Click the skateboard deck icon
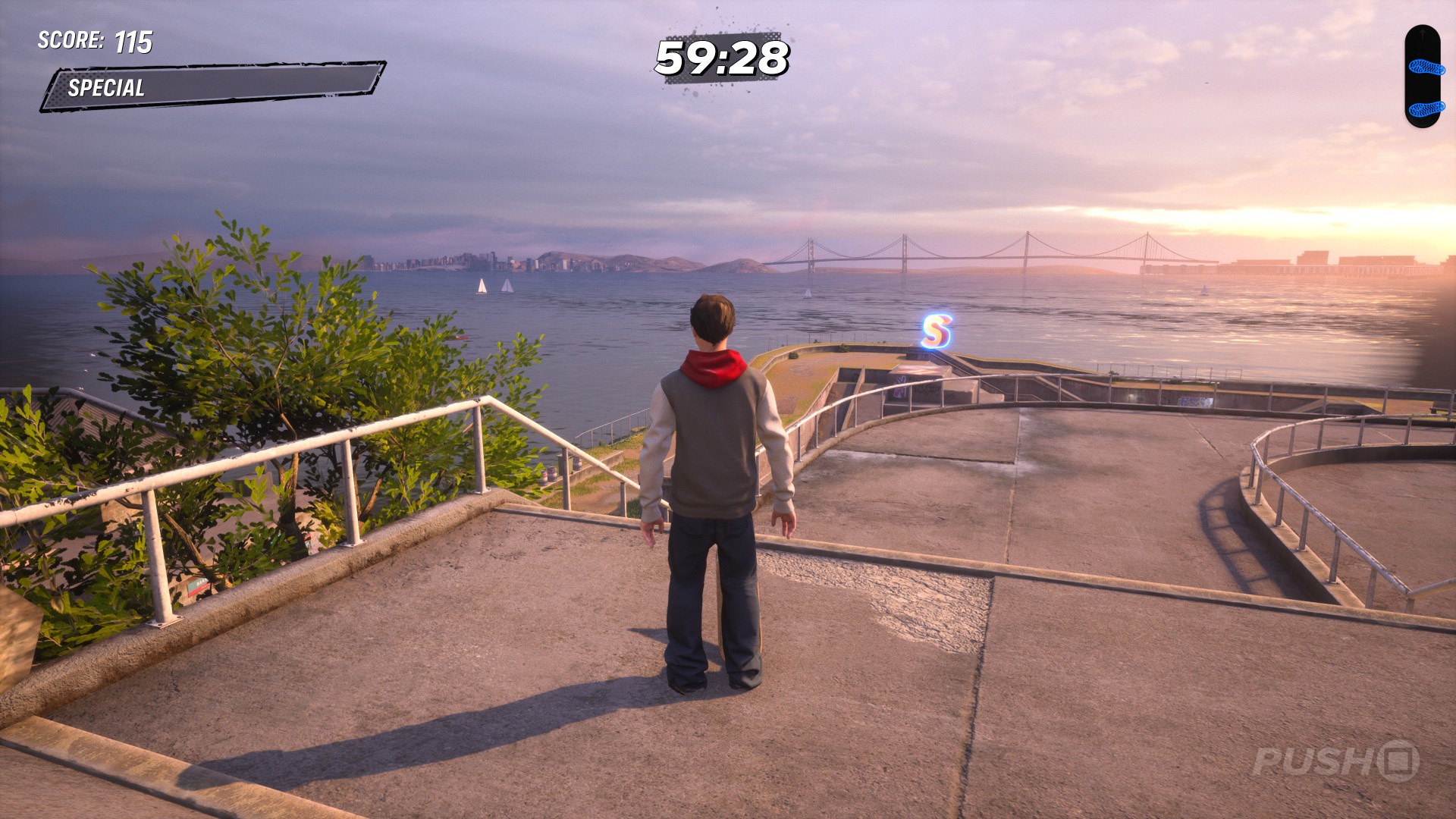The height and width of the screenshot is (819, 1456). pos(1422,77)
